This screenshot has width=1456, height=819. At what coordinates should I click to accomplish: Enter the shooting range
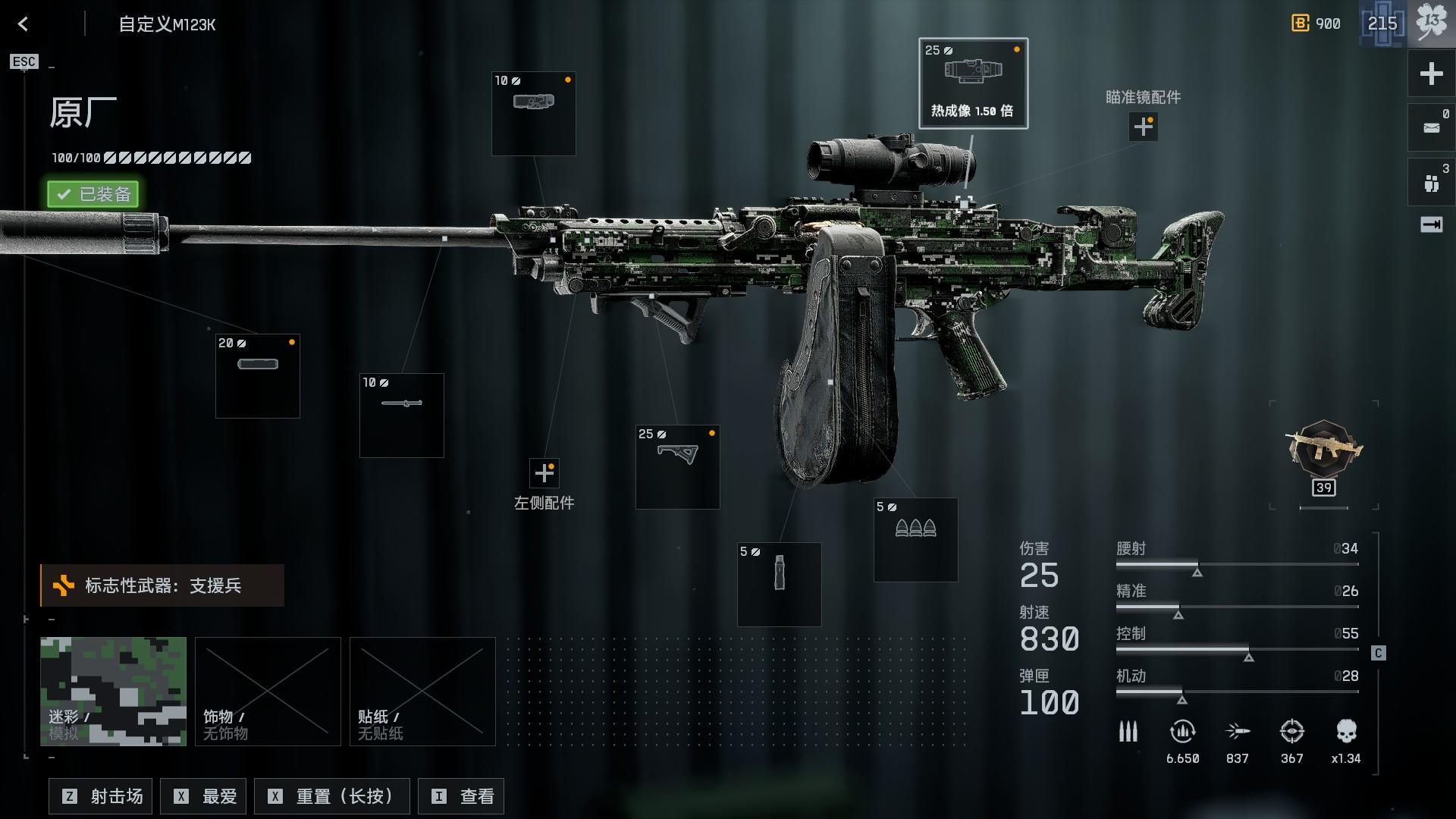tap(101, 796)
